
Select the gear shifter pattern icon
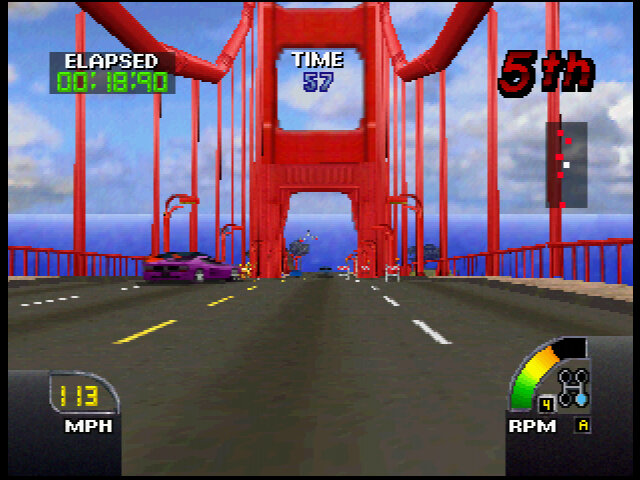click(x=575, y=386)
